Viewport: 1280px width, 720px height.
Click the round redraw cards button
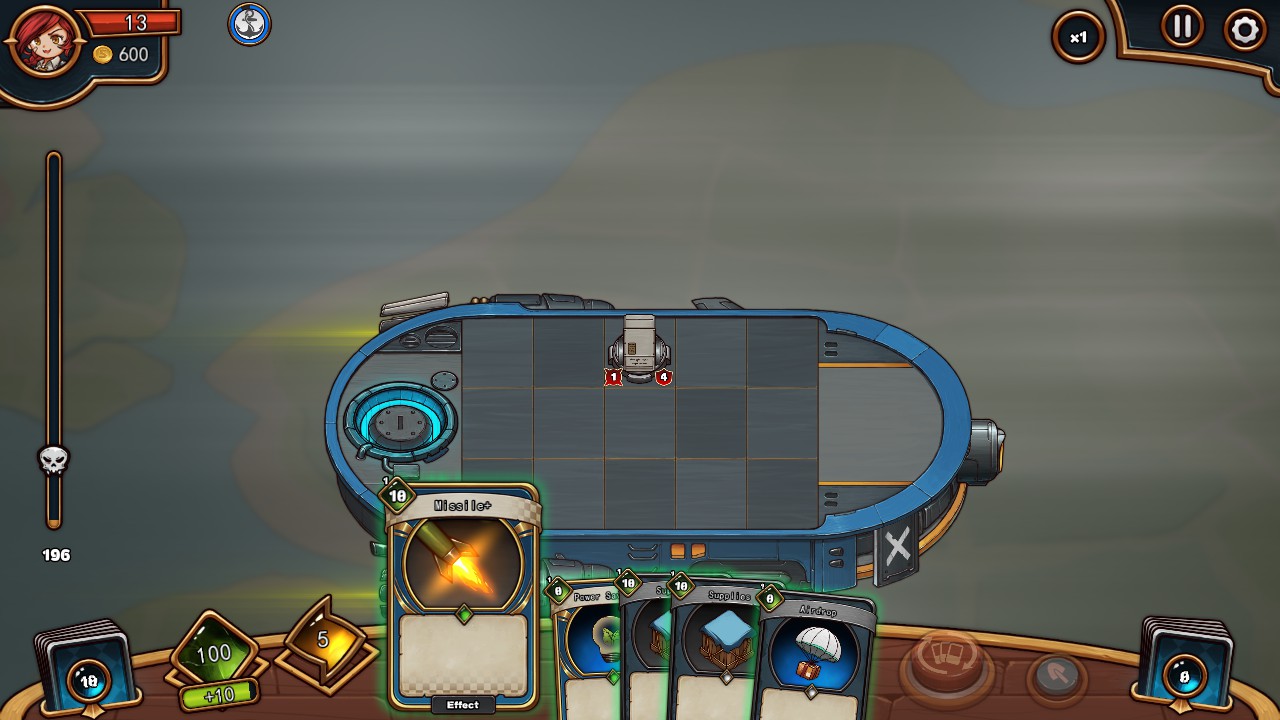point(945,664)
